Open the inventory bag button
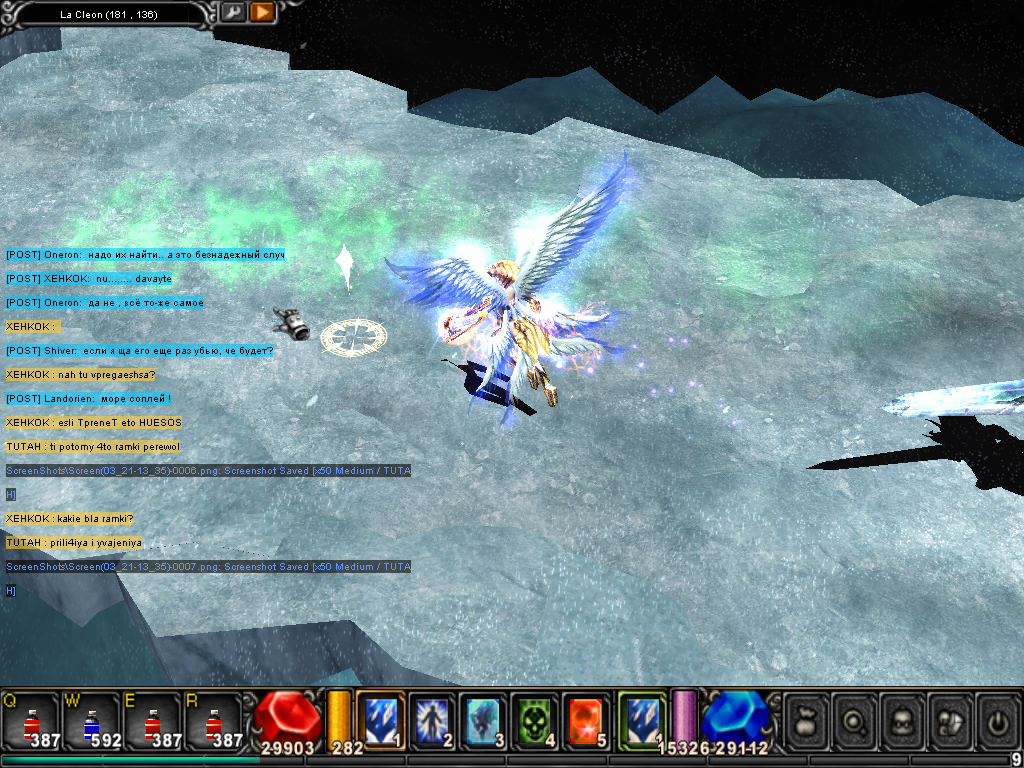This screenshot has height=768, width=1024. pyautogui.click(x=806, y=720)
